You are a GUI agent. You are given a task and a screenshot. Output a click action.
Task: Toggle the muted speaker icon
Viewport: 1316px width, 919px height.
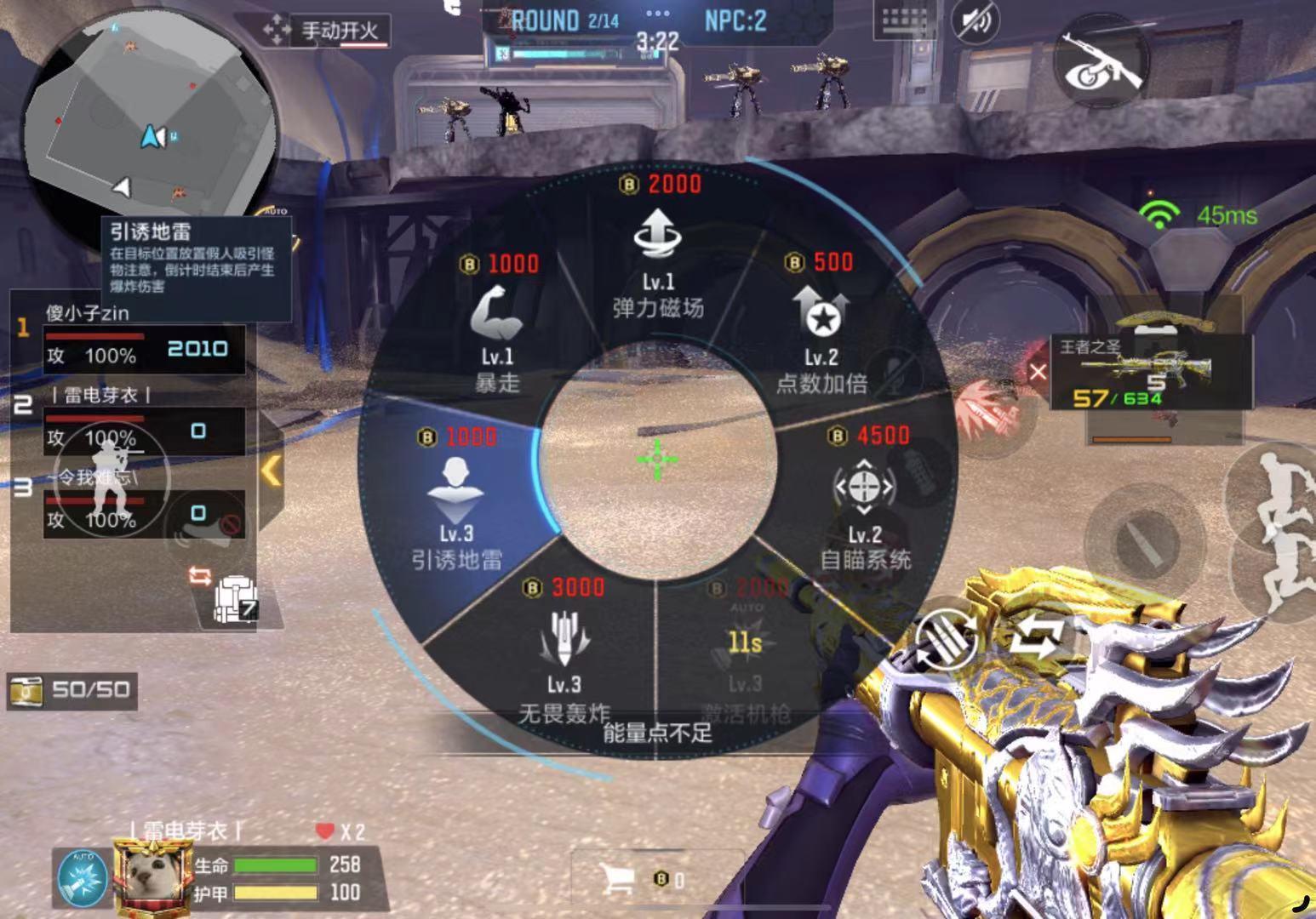click(x=976, y=21)
